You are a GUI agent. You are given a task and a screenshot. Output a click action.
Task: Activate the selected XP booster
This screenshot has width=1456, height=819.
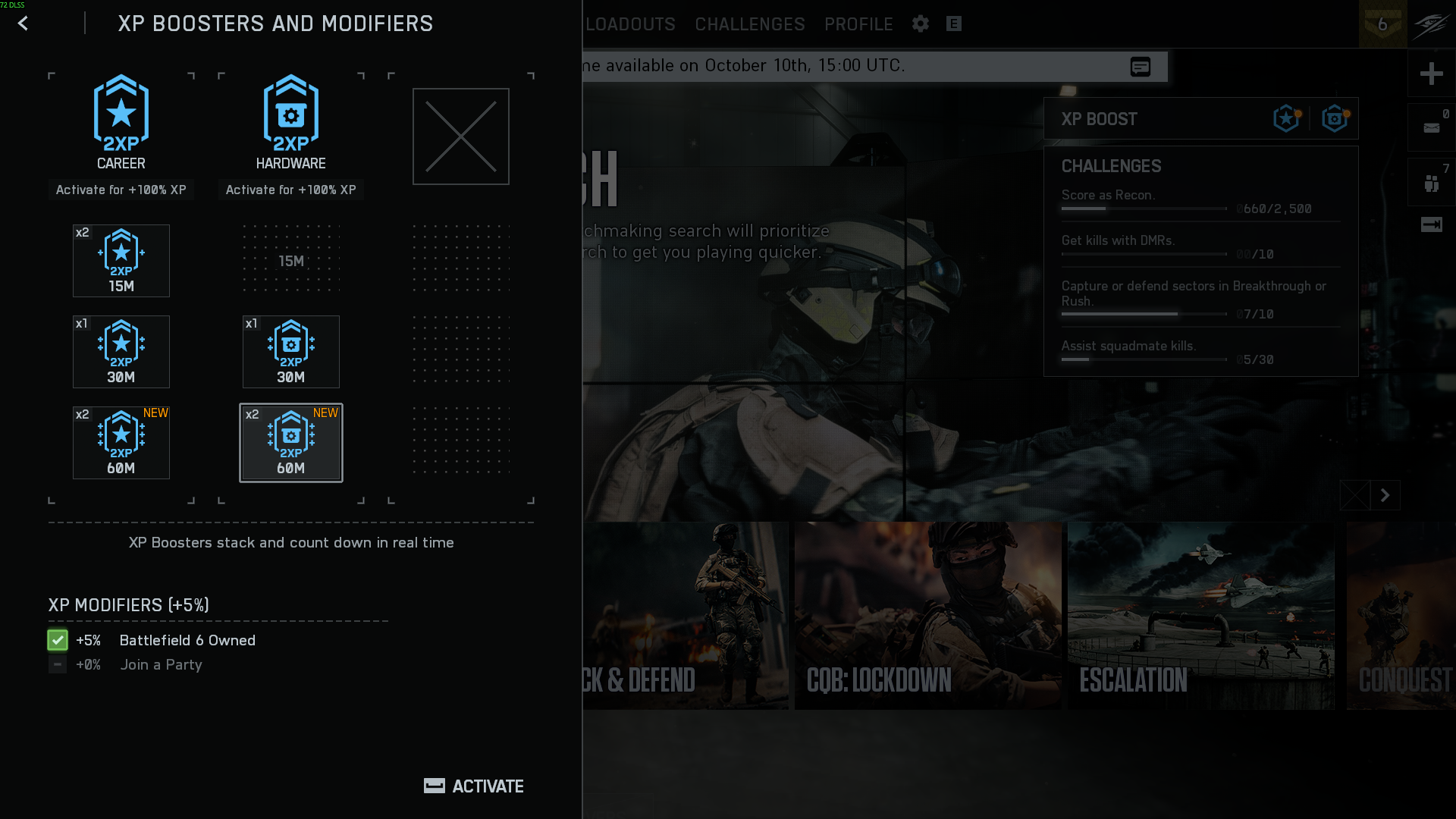click(474, 786)
